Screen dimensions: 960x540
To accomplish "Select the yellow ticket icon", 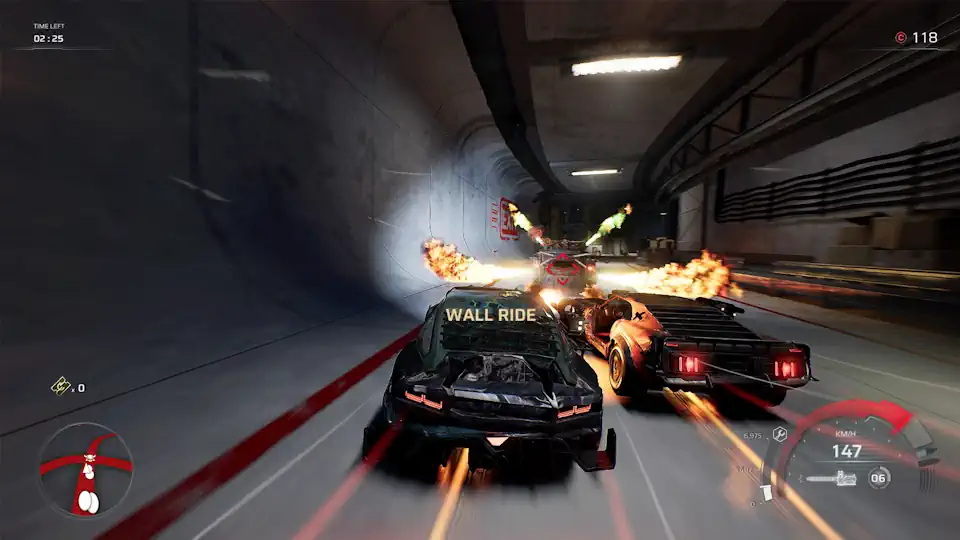I will click(60, 387).
